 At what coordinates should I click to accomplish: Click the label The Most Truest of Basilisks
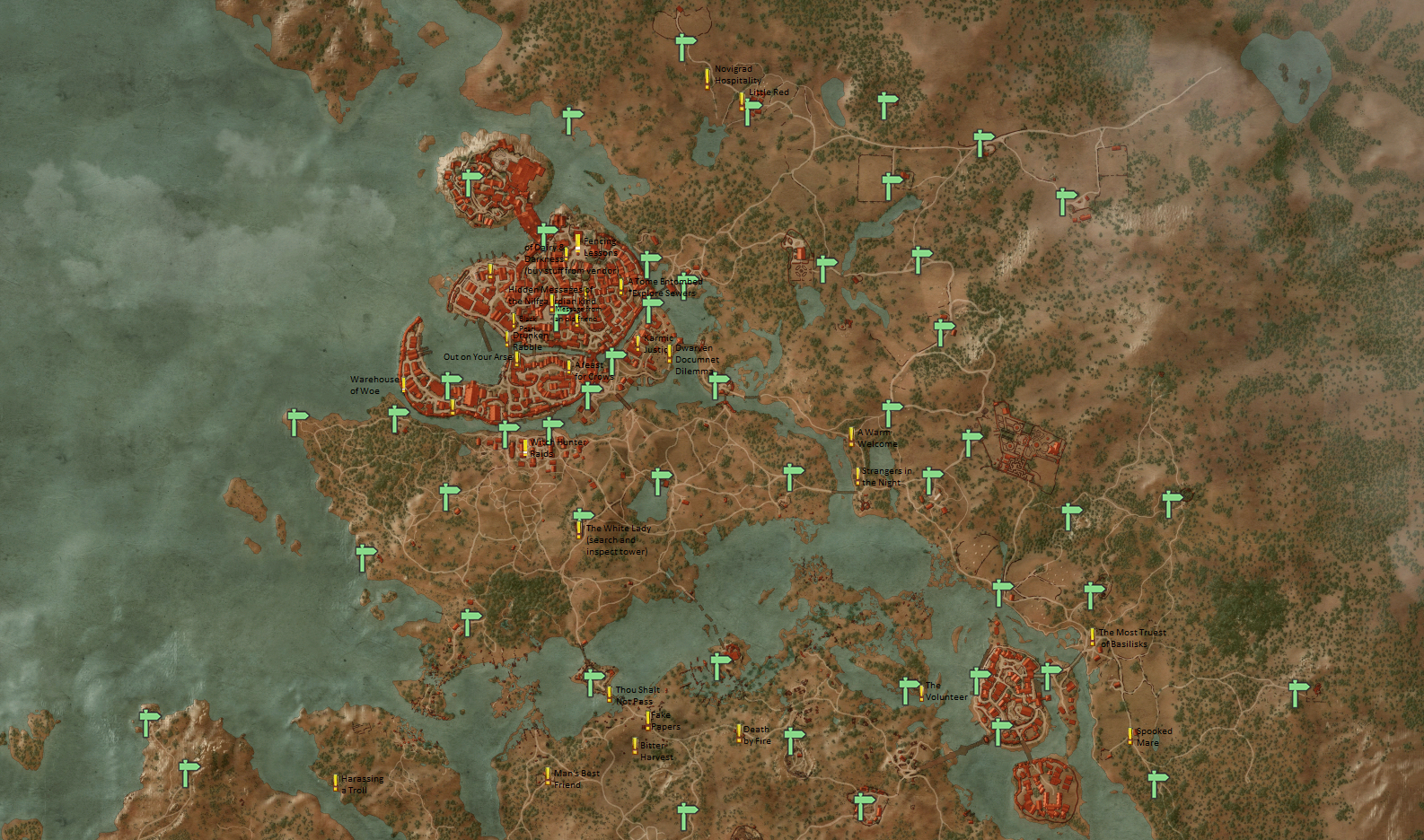(x=1131, y=638)
